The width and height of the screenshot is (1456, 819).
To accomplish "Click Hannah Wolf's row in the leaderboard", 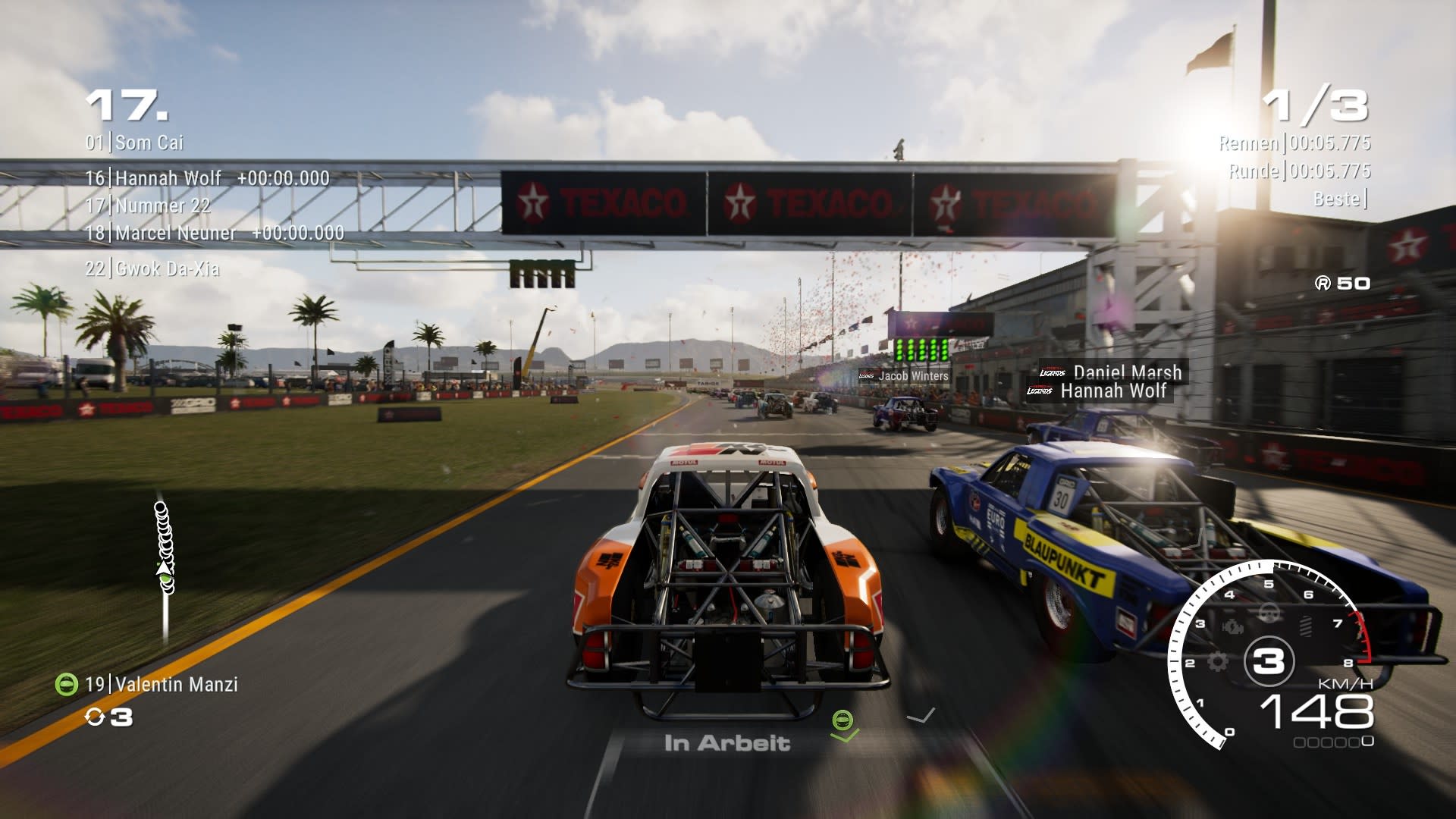I will pos(207,178).
